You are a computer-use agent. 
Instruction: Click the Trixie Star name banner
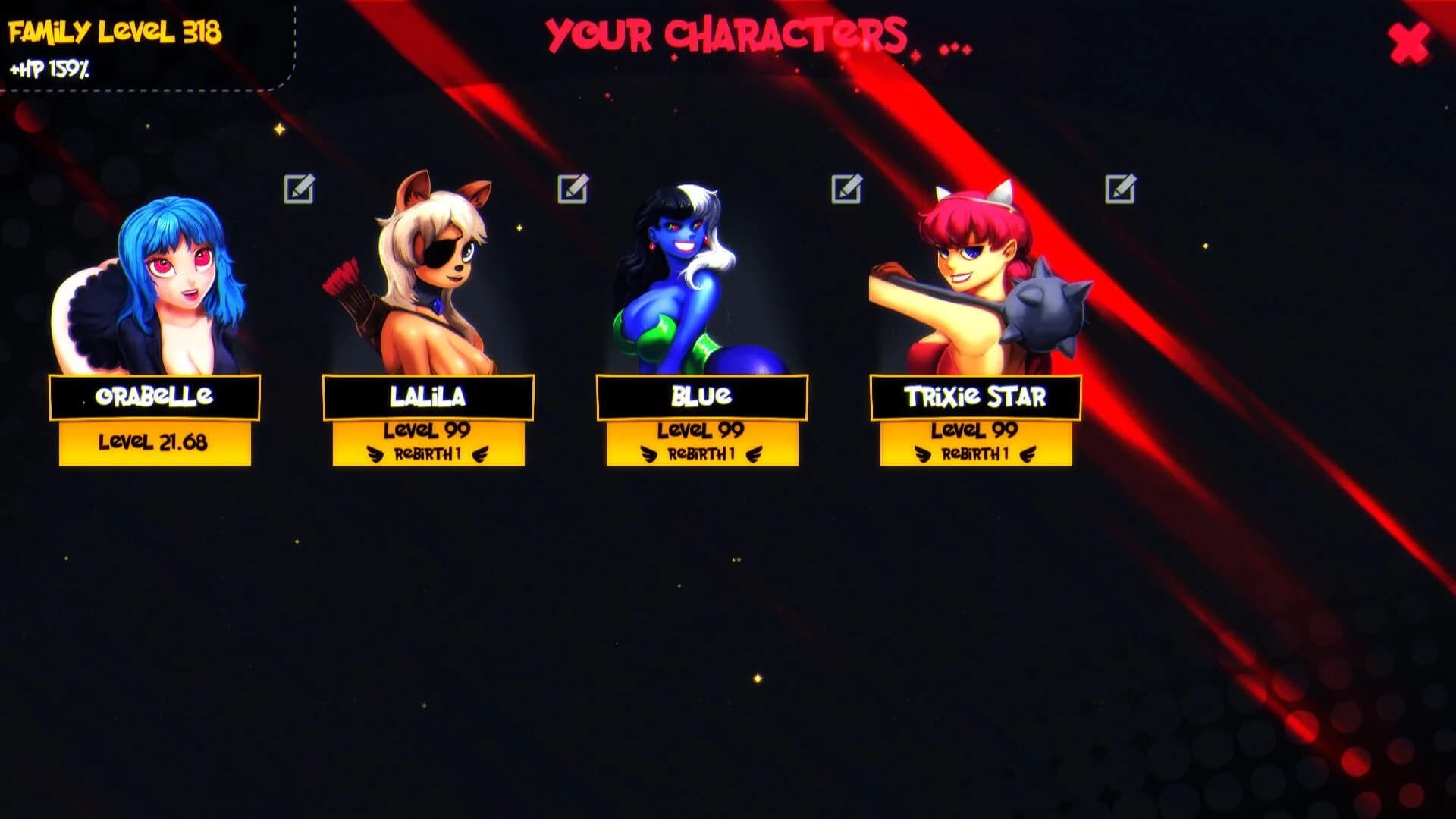click(x=977, y=395)
